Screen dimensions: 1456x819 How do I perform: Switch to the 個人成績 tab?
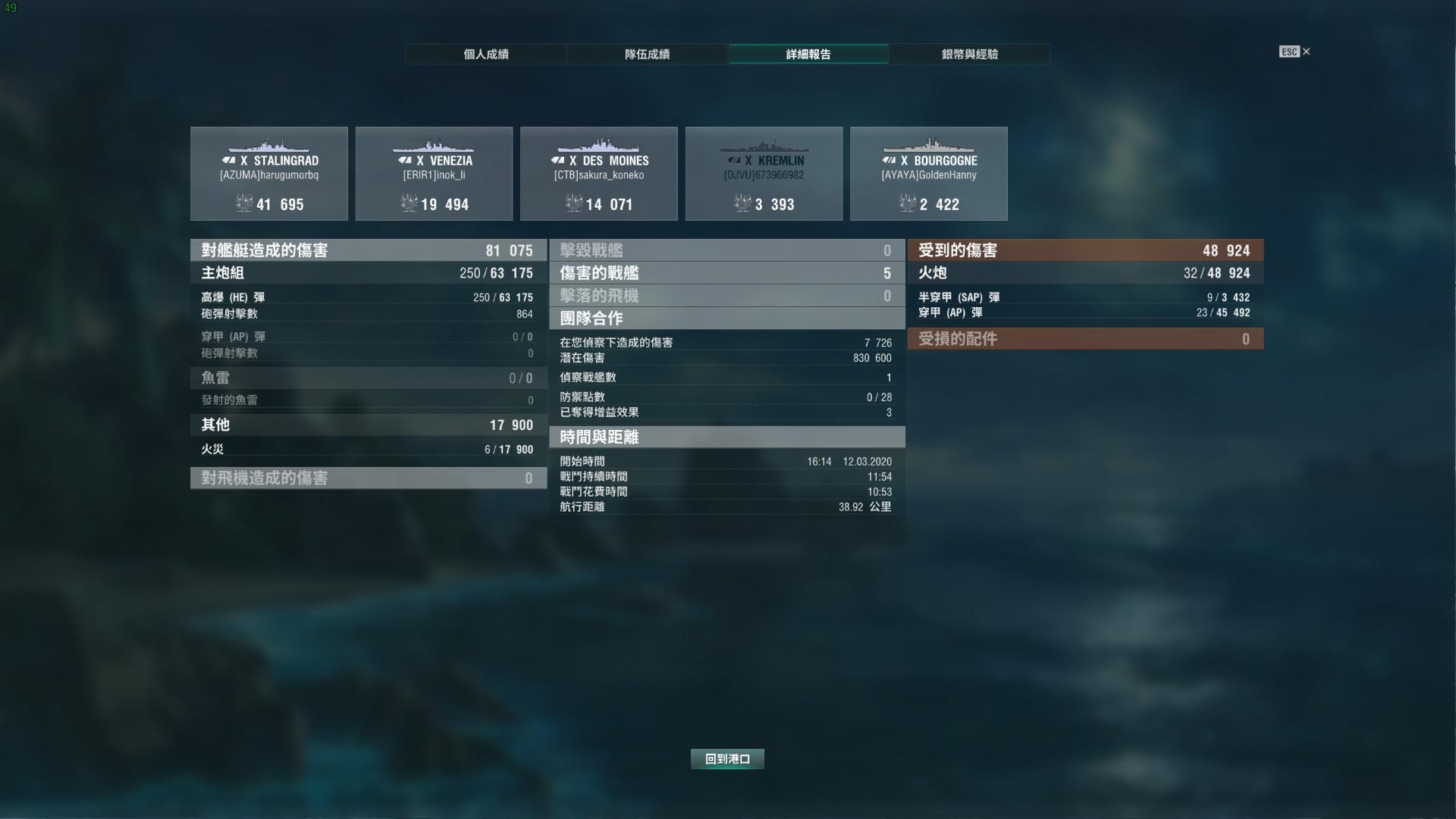pos(485,54)
